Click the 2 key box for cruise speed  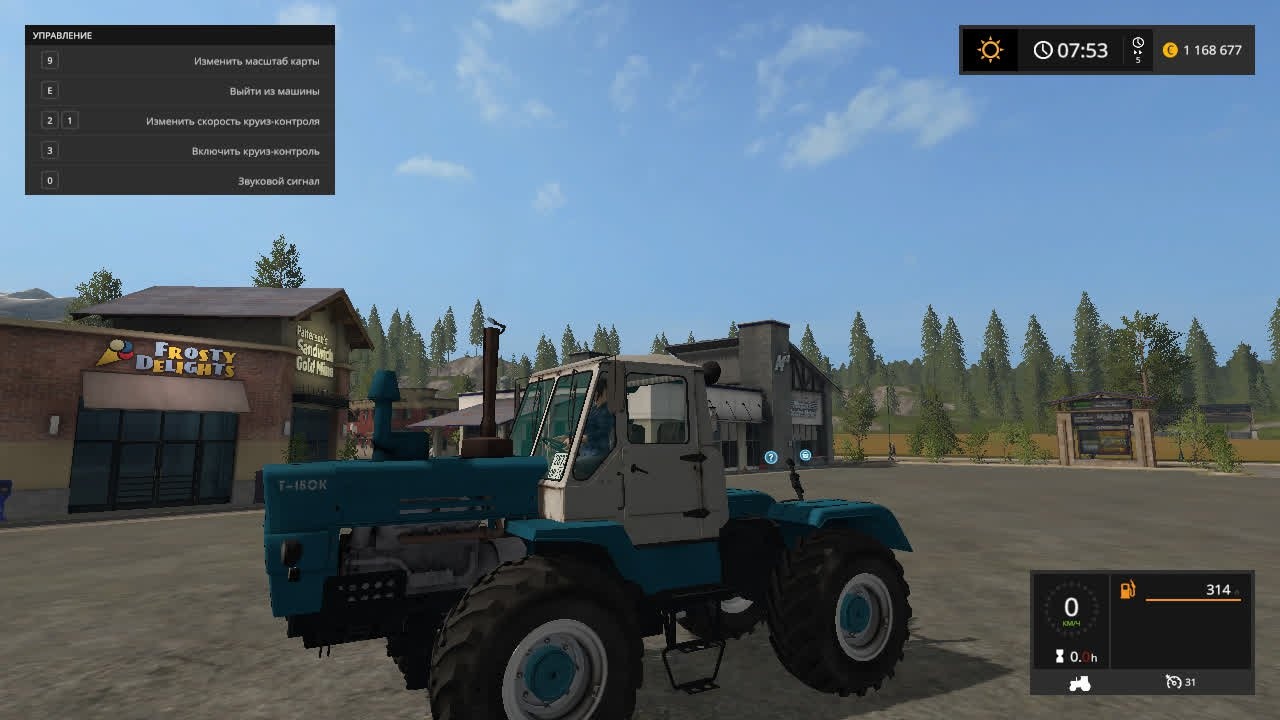click(x=47, y=120)
